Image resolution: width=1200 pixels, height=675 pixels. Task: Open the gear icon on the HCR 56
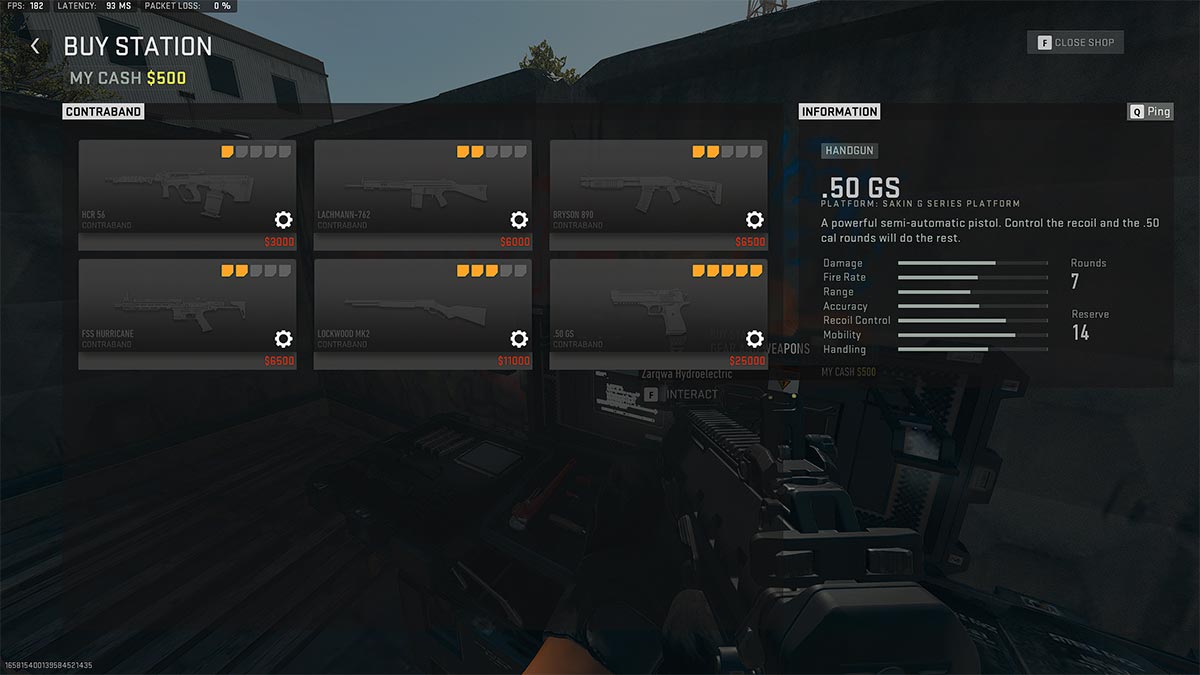[283, 220]
